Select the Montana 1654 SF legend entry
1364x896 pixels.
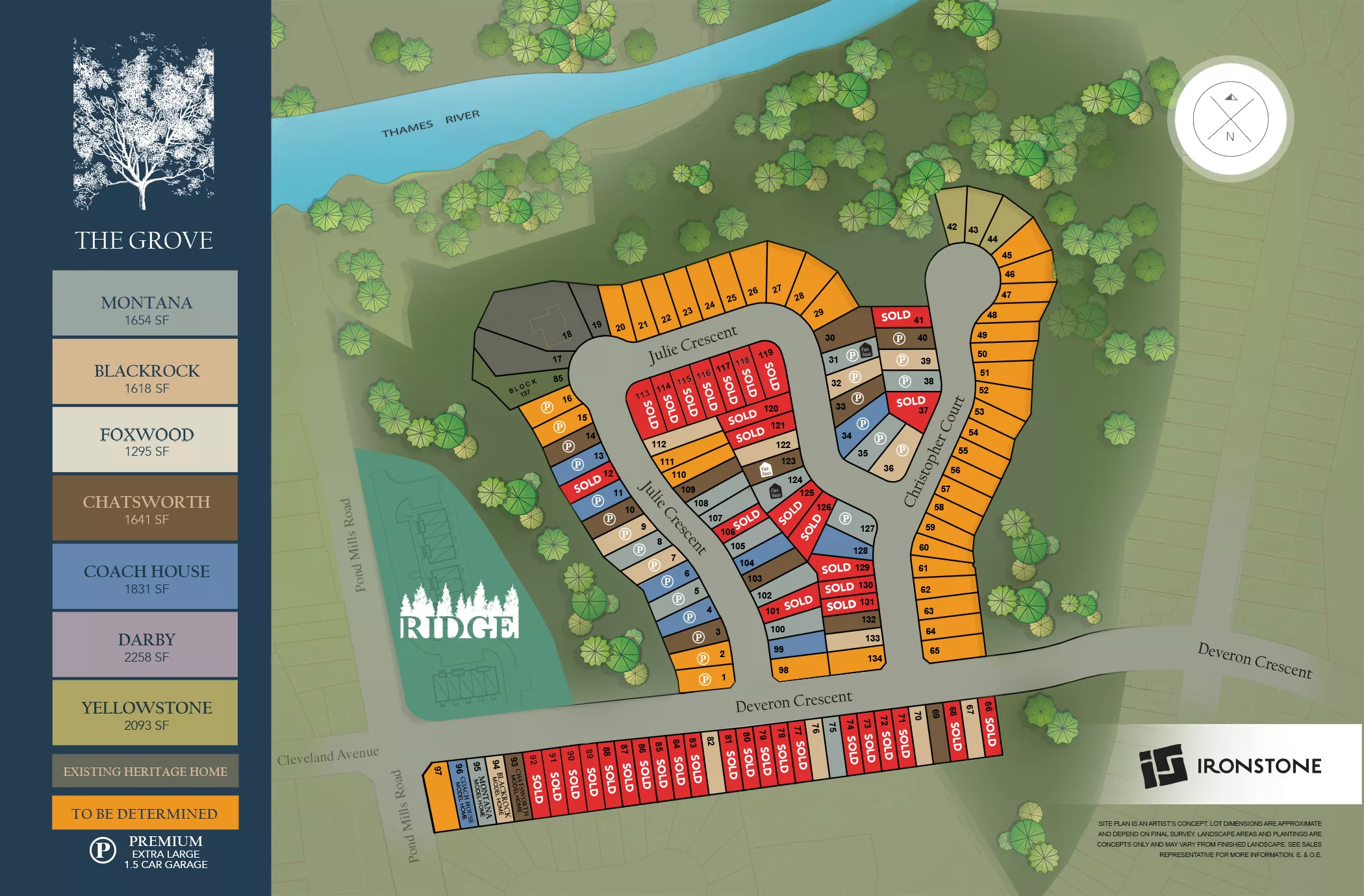pos(145,303)
